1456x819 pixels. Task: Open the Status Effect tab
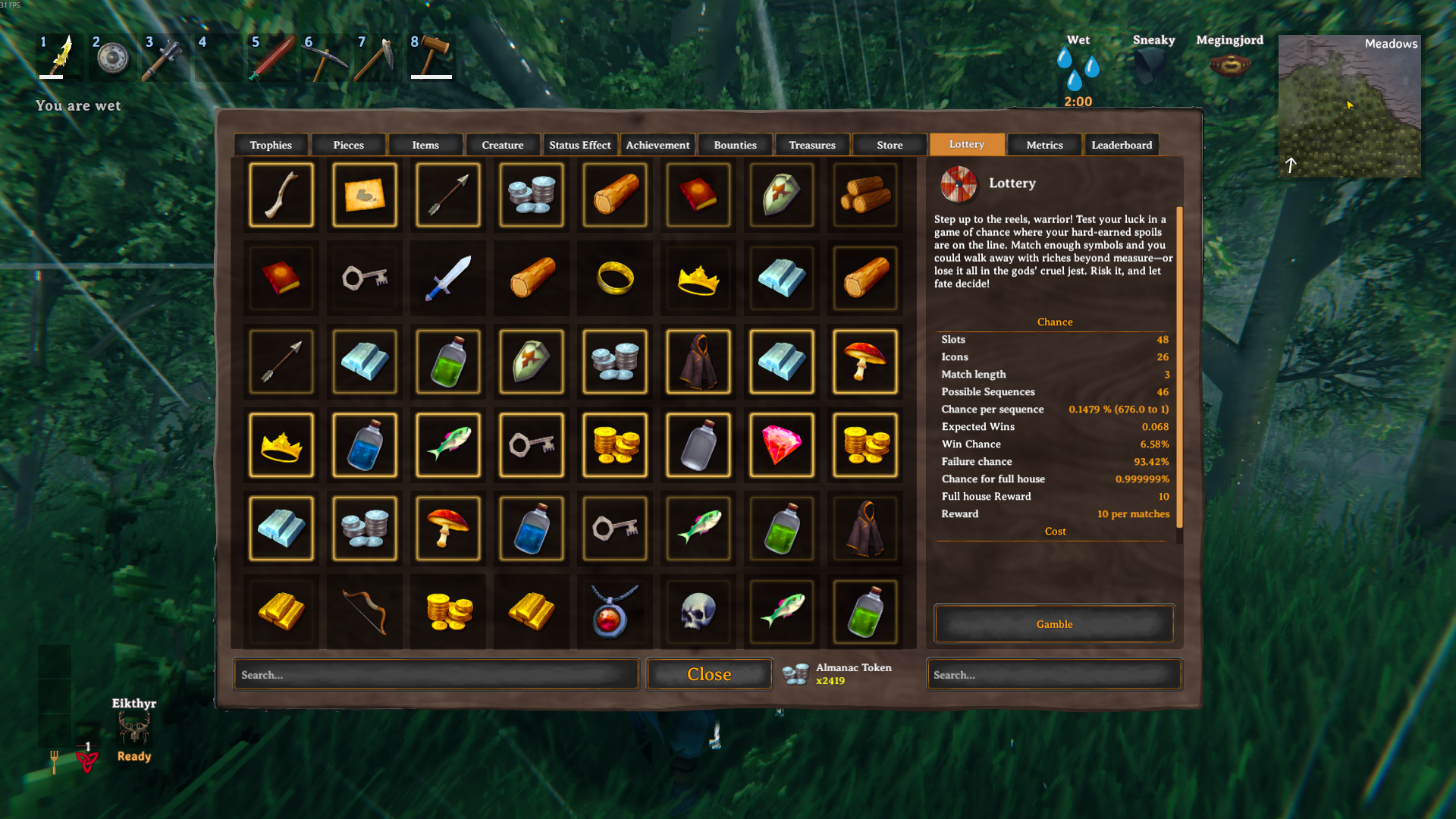pos(580,145)
